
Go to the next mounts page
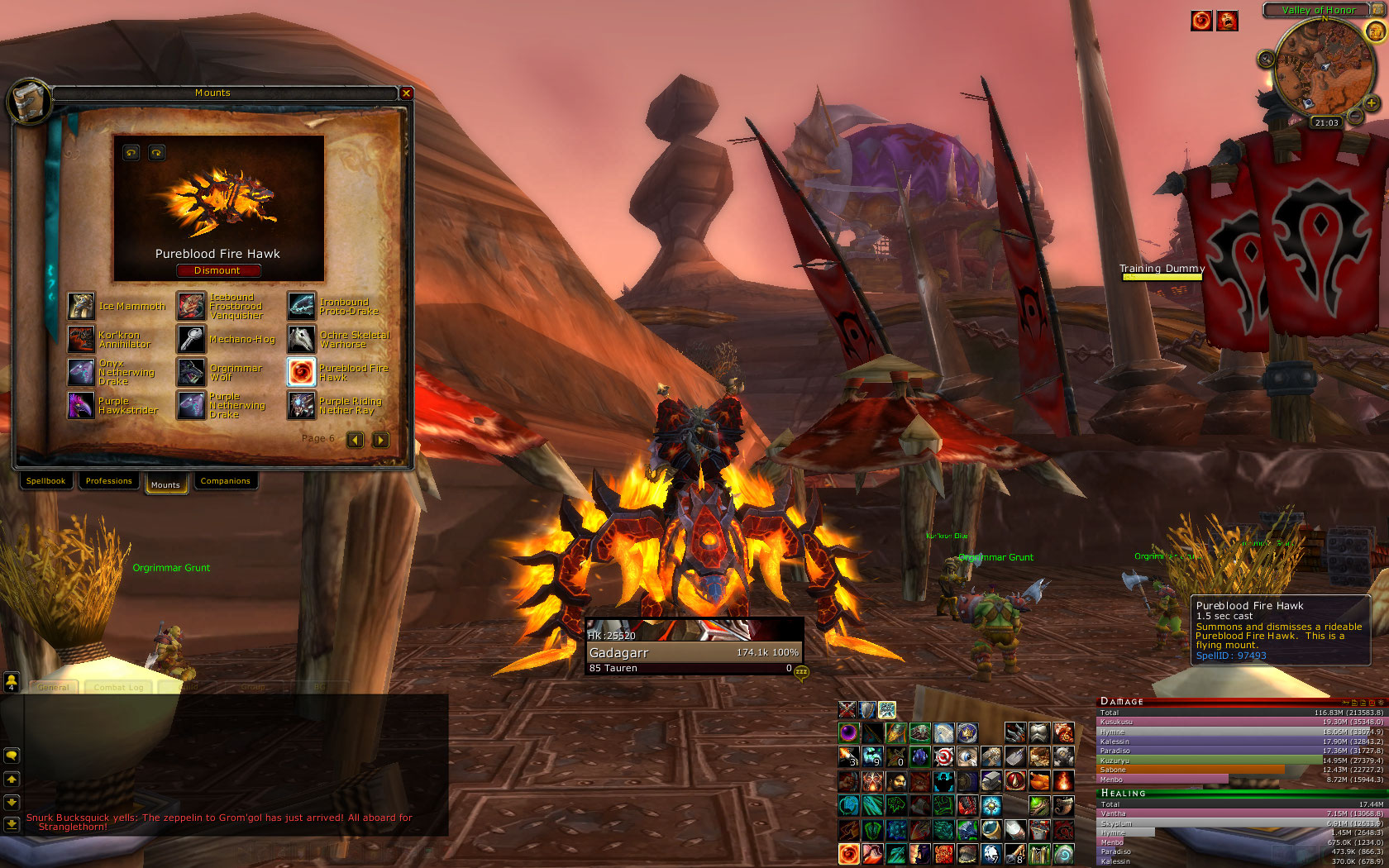(380, 440)
